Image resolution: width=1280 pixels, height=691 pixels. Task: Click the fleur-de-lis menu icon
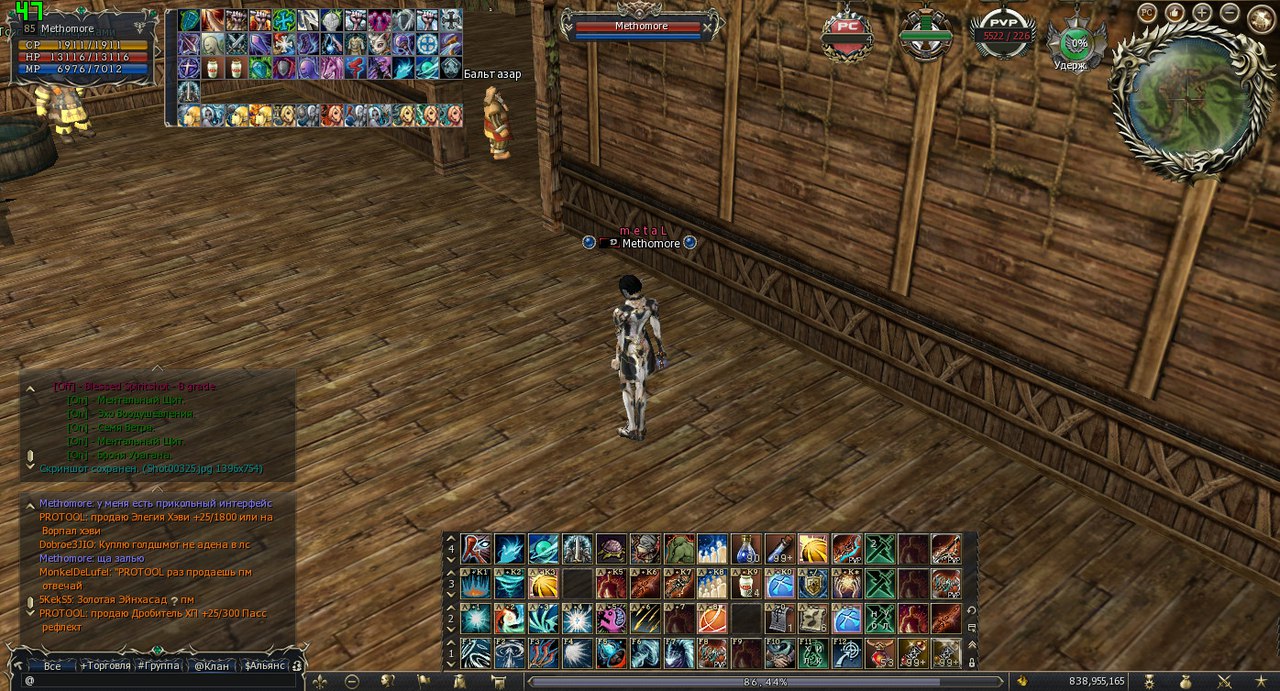point(319,681)
